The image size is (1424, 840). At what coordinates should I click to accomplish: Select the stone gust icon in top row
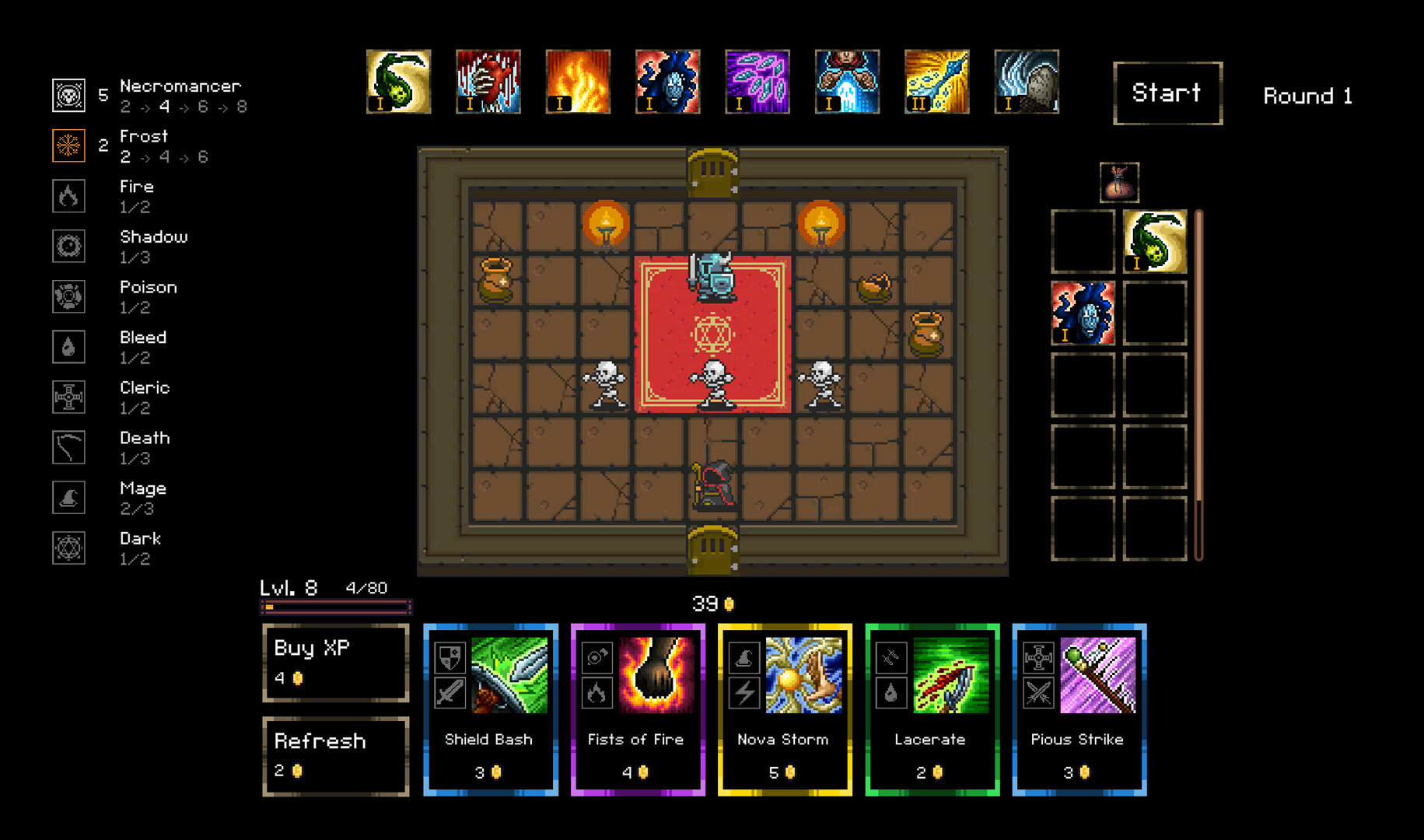pos(1027,81)
